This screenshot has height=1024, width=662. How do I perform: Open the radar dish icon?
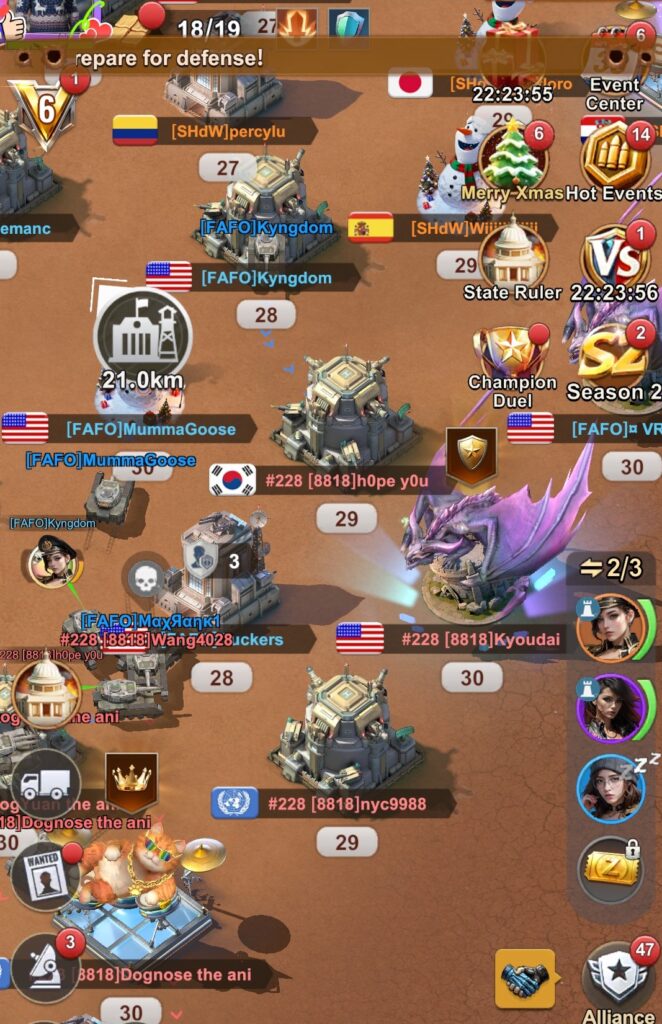(45, 967)
